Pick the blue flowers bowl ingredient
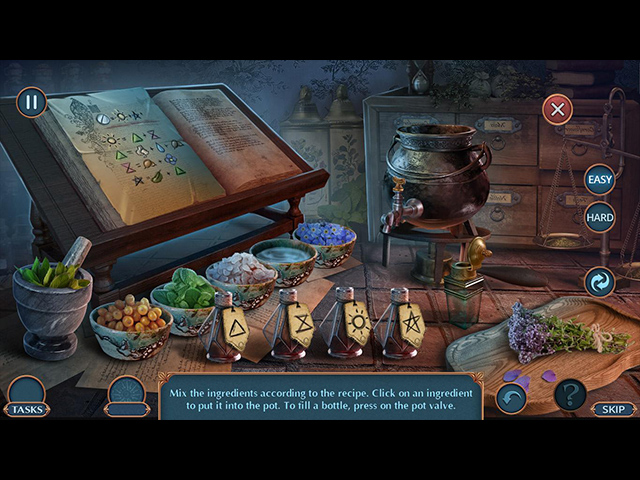The image size is (640, 480). click(325, 238)
